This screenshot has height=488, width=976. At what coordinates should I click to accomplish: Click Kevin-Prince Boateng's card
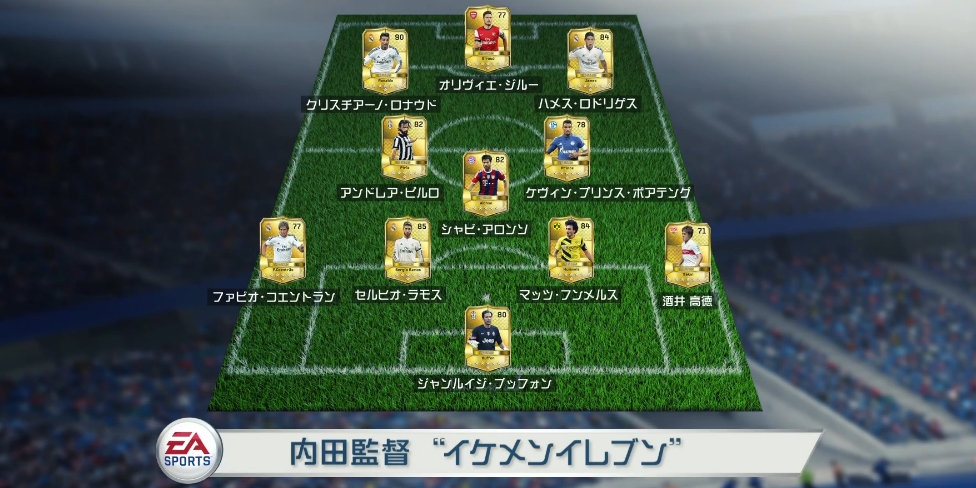click(x=566, y=148)
